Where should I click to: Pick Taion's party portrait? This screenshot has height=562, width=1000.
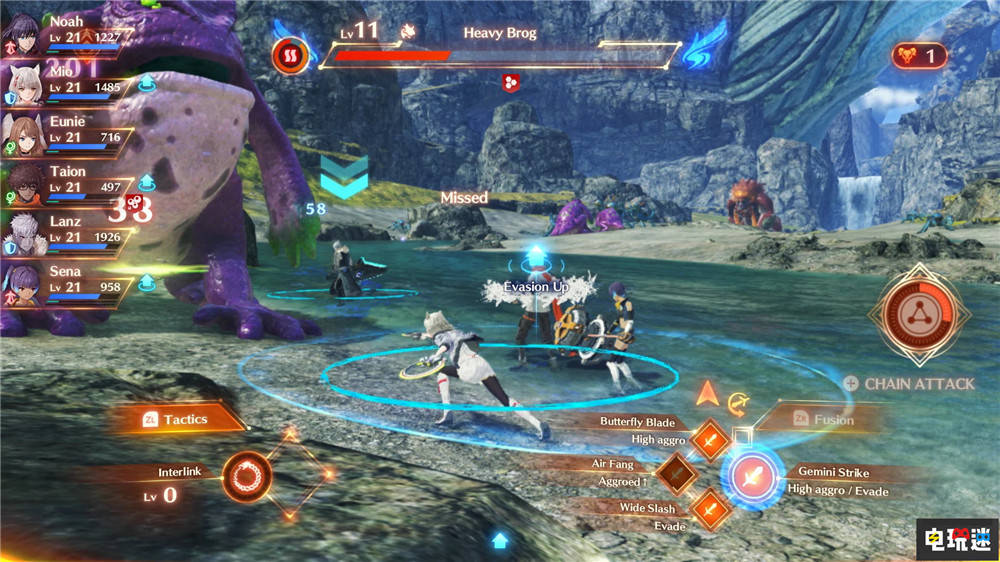tap(22, 182)
